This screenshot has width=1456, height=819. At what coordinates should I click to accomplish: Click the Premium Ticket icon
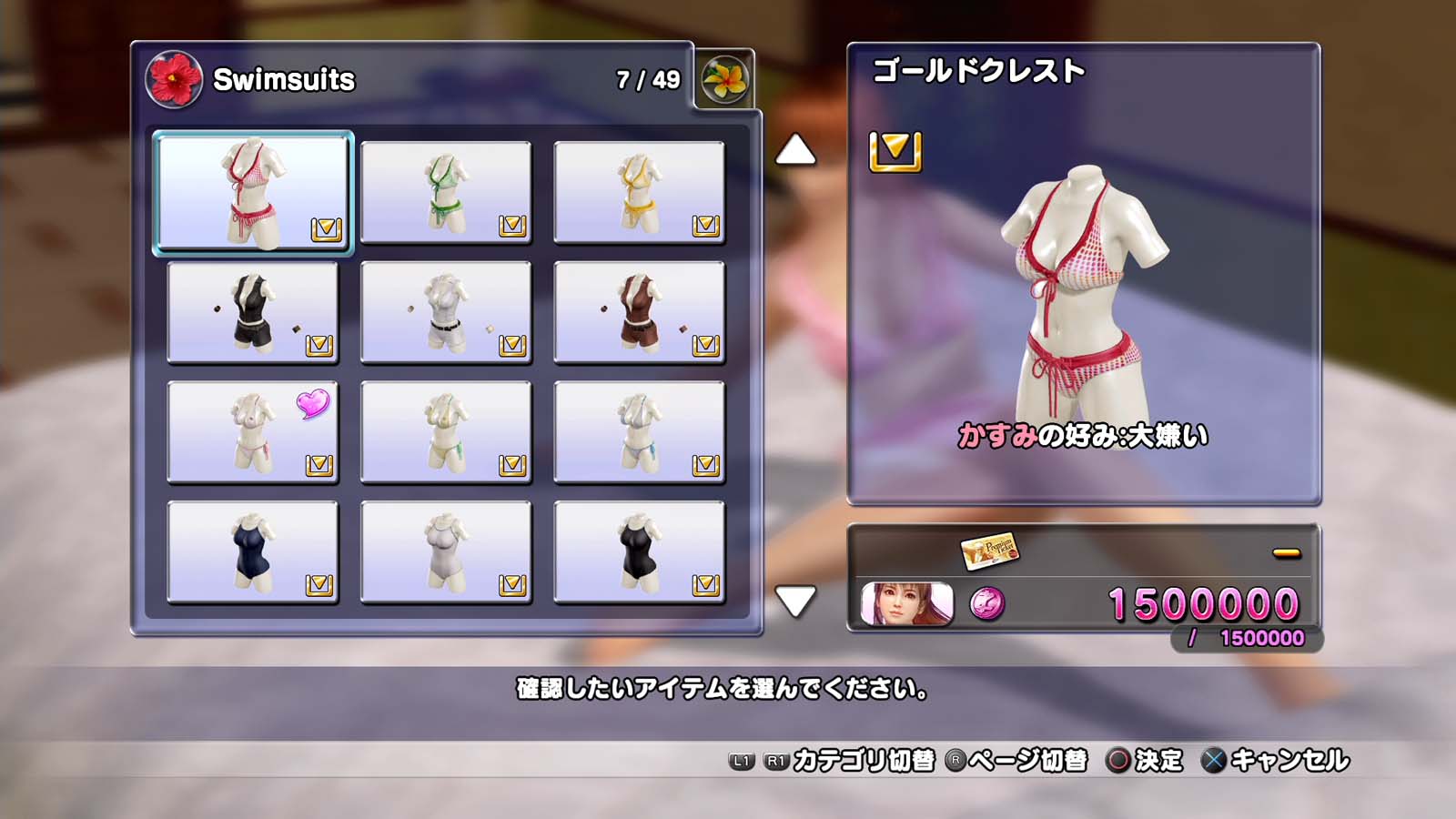[x=990, y=551]
